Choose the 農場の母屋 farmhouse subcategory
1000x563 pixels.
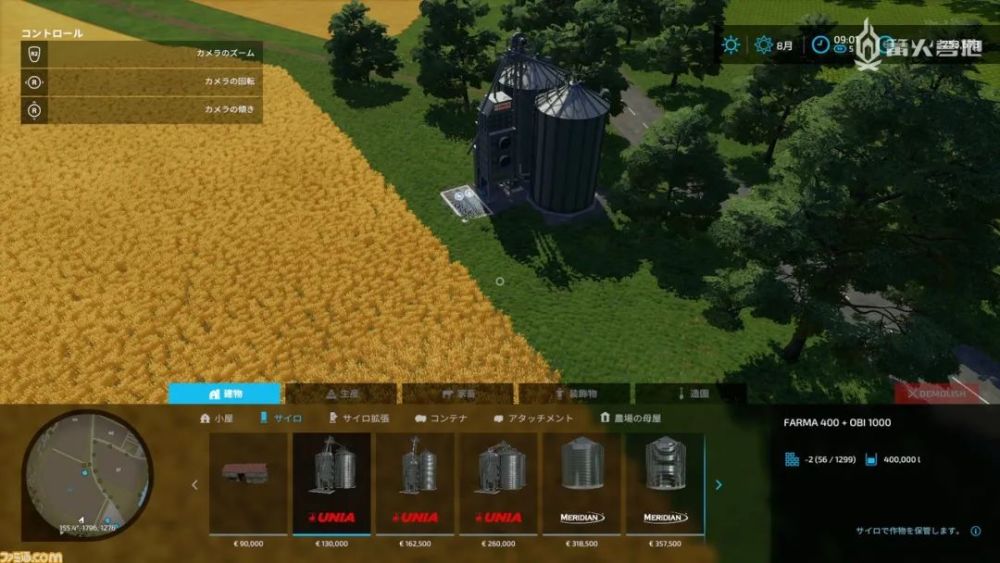tap(630, 419)
